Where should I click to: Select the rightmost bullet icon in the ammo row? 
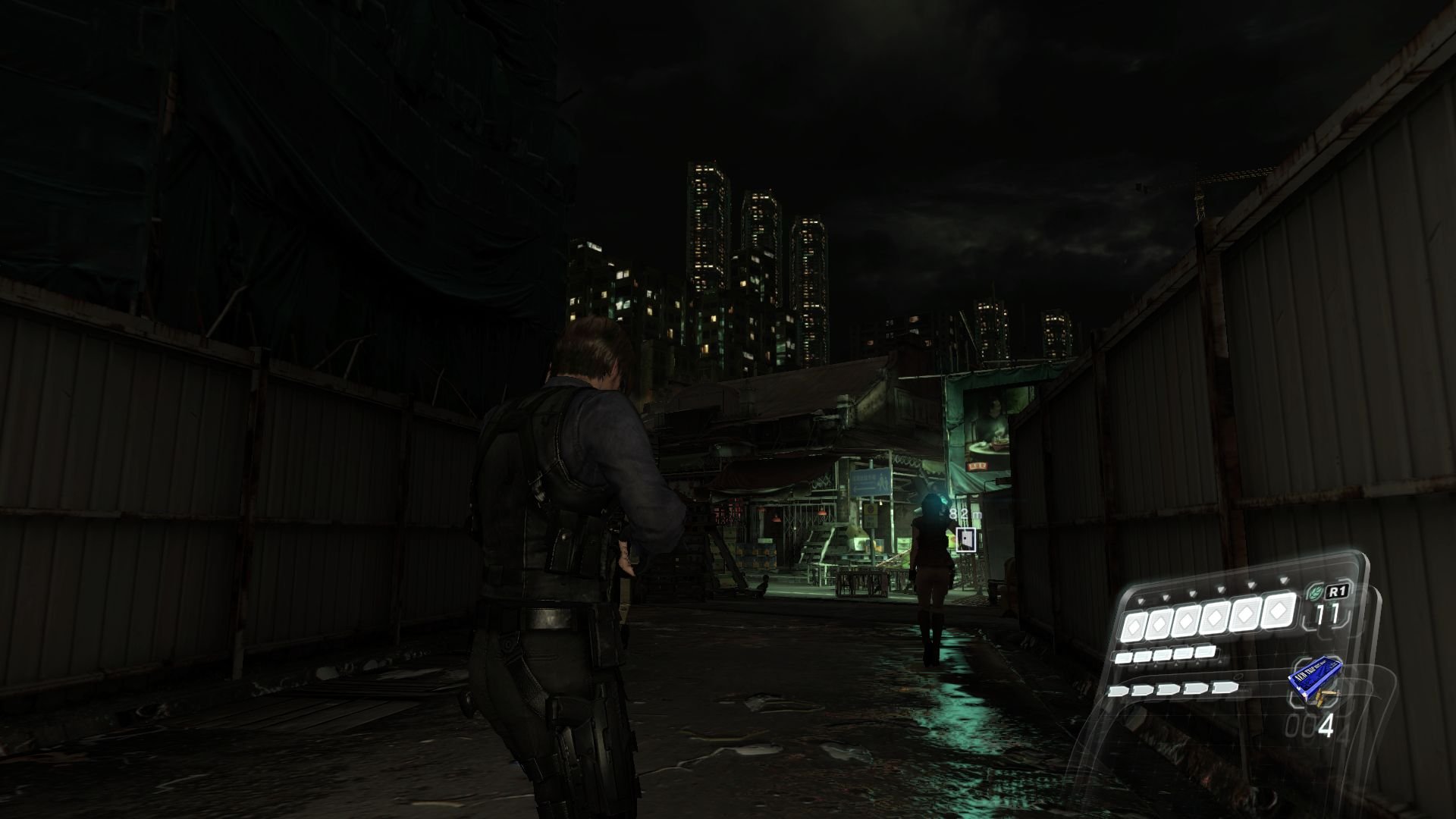point(1222,688)
